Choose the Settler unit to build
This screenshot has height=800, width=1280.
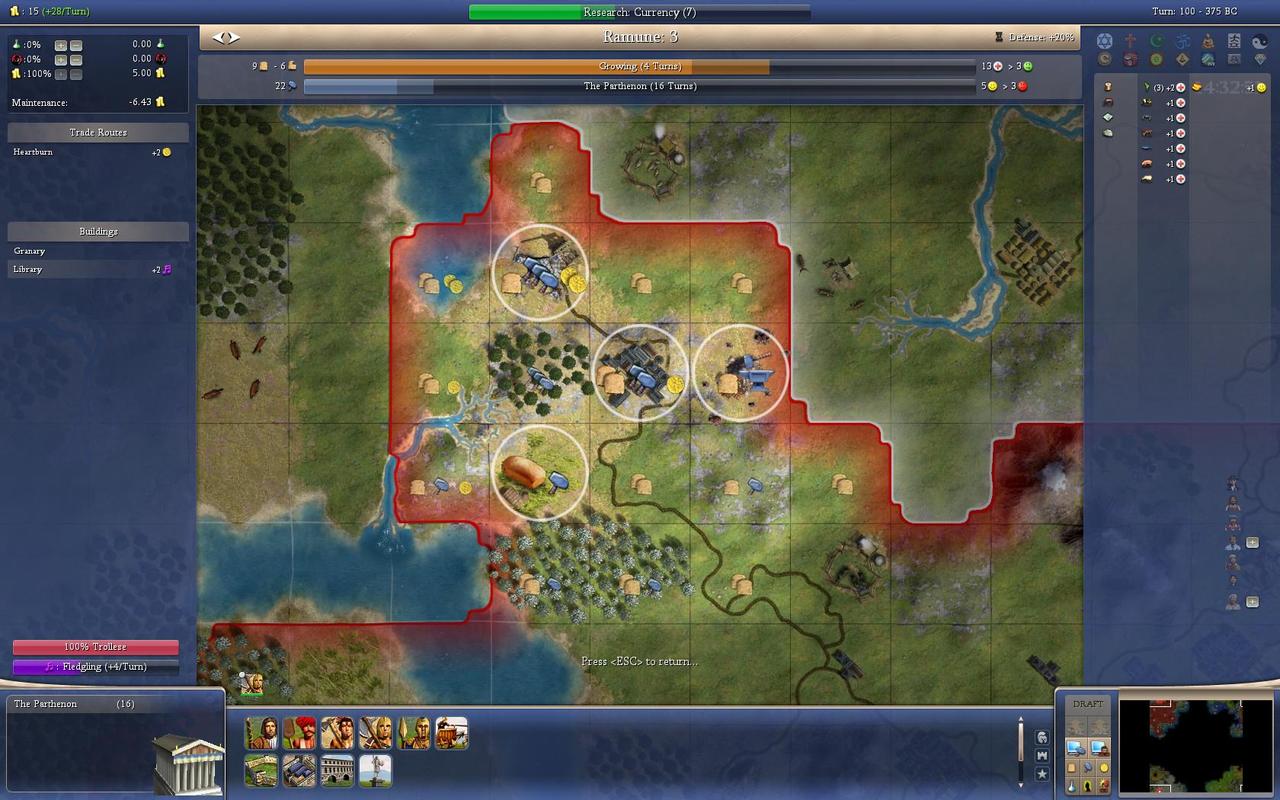(261, 733)
